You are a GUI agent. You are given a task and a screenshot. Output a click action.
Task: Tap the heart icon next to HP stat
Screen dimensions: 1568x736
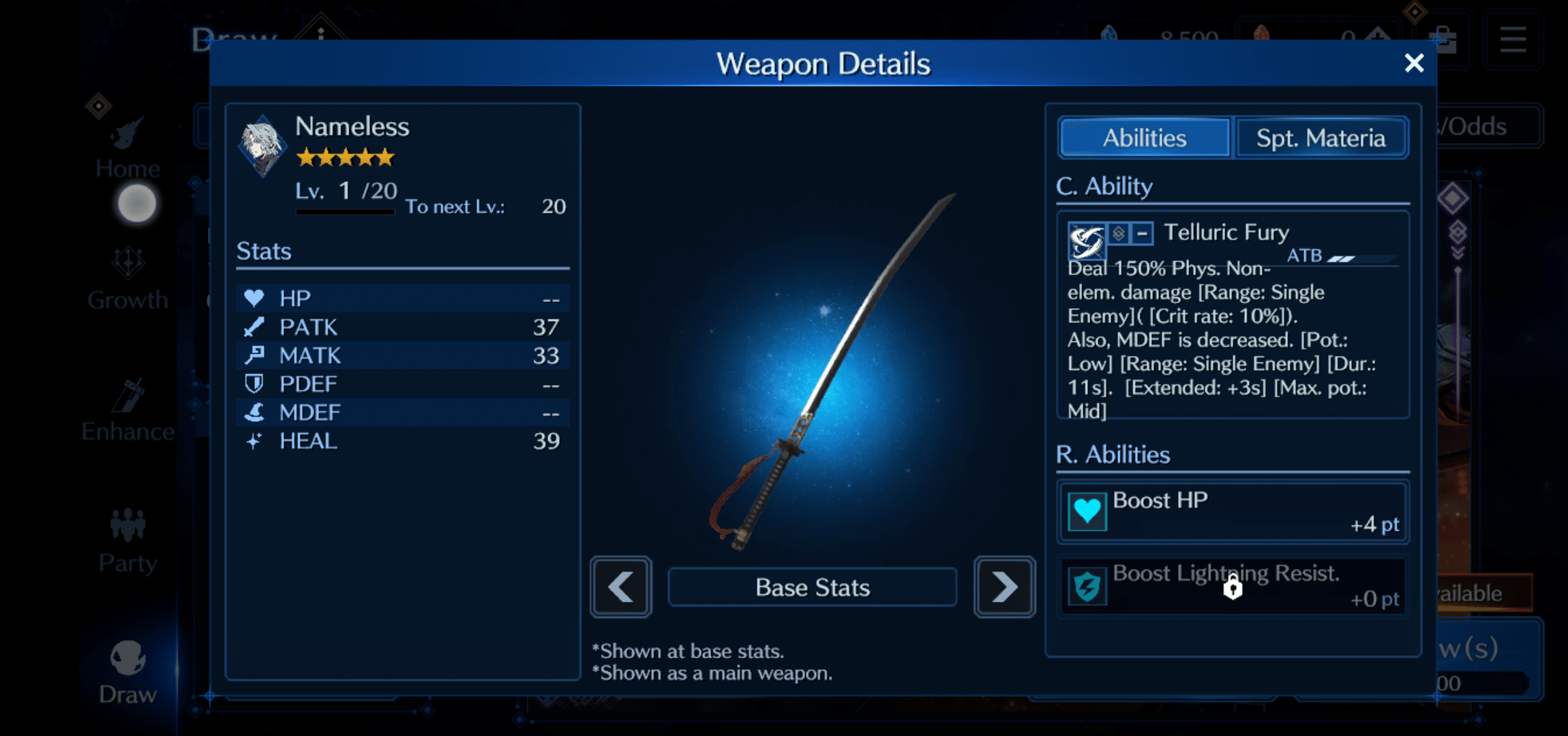point(253,298)
